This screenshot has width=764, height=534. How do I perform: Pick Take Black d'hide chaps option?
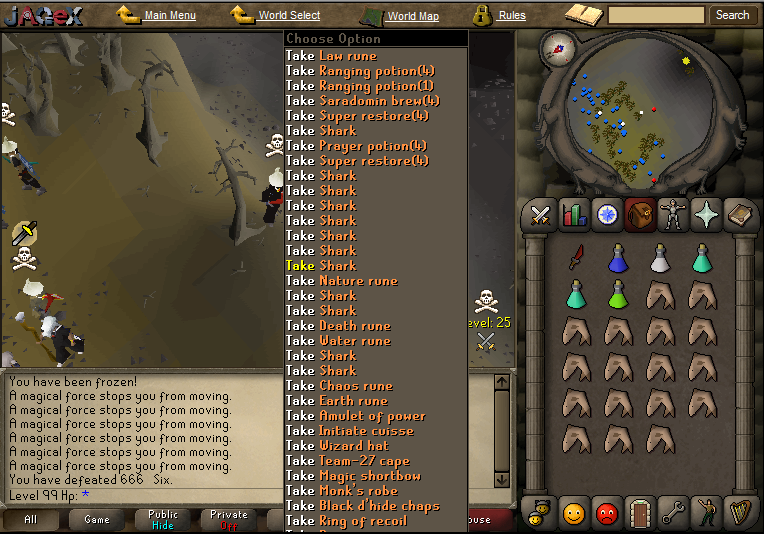pos(362,506)
